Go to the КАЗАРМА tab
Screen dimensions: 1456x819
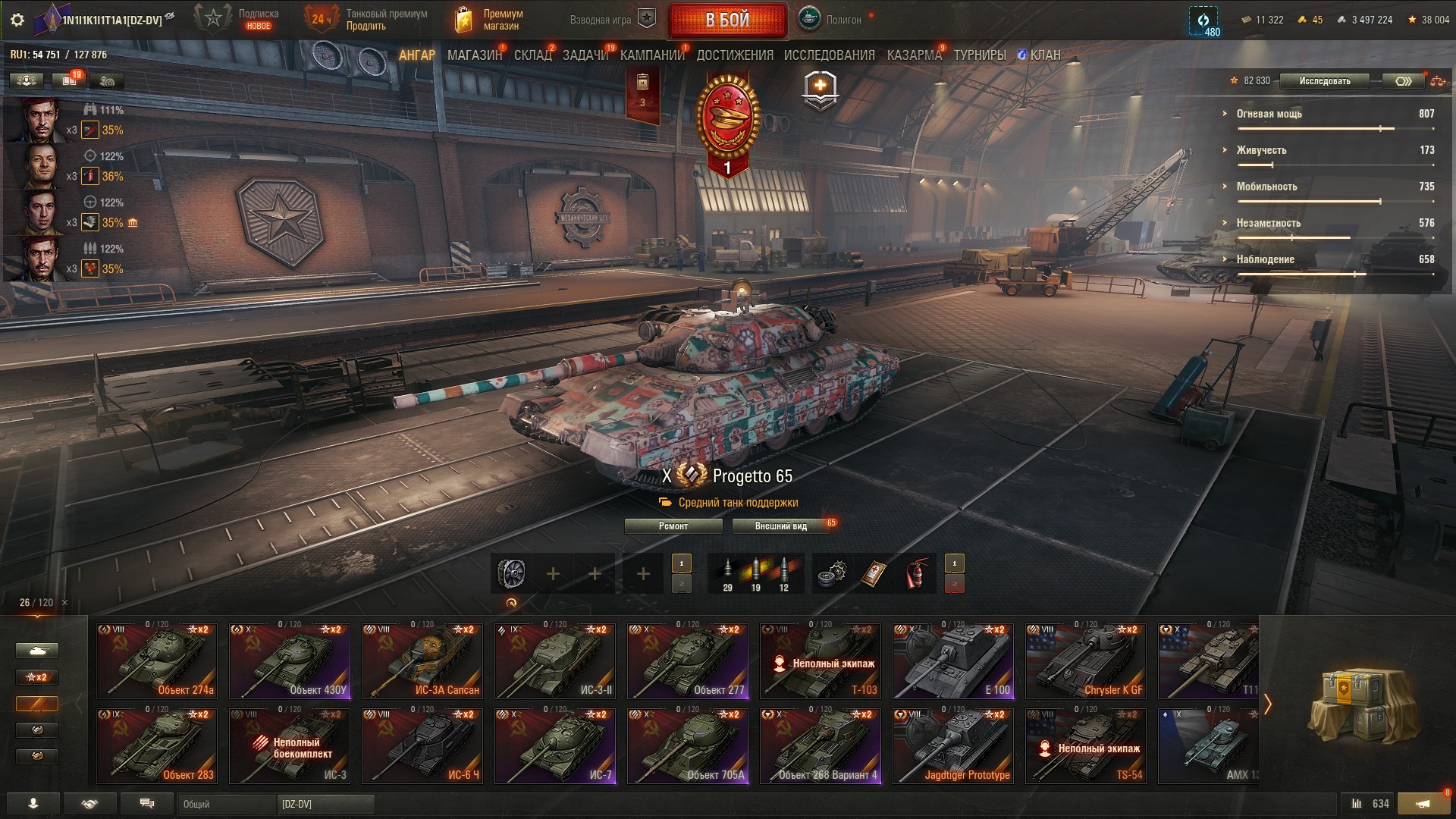tap(914, 55)
